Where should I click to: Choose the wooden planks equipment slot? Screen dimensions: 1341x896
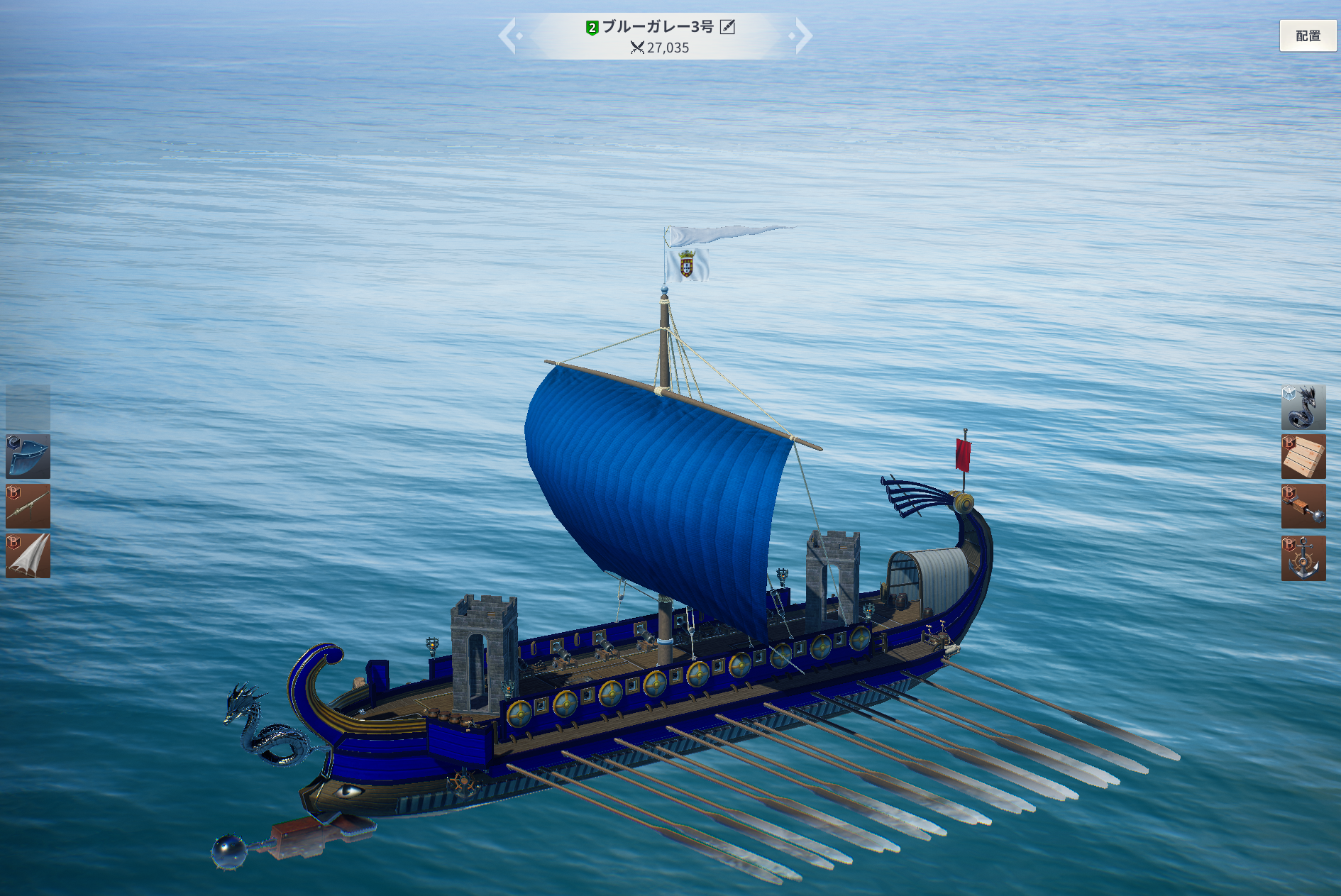pyautogui.click(x=1303, y=457)
